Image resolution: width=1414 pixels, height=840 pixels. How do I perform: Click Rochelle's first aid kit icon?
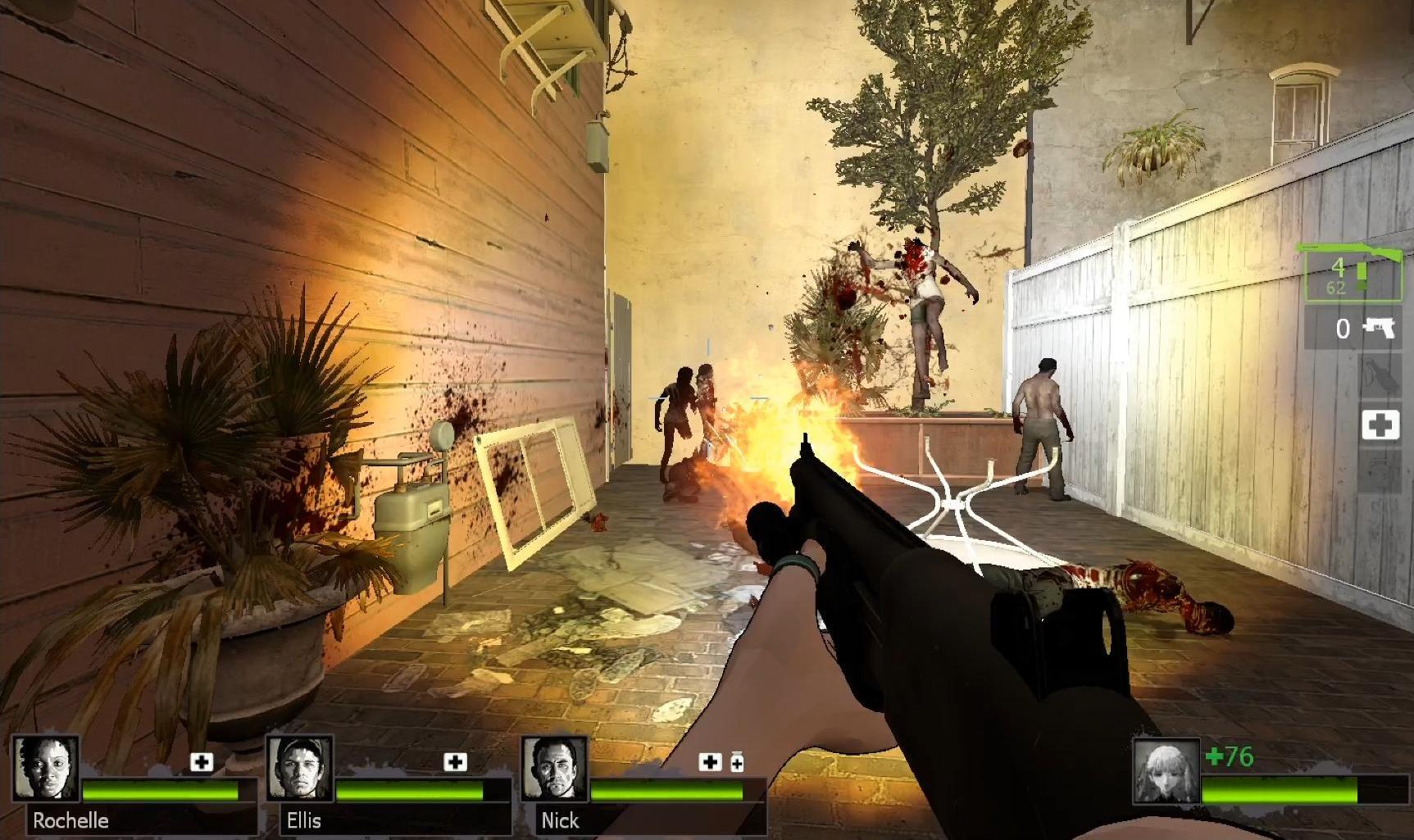(202, 762)
